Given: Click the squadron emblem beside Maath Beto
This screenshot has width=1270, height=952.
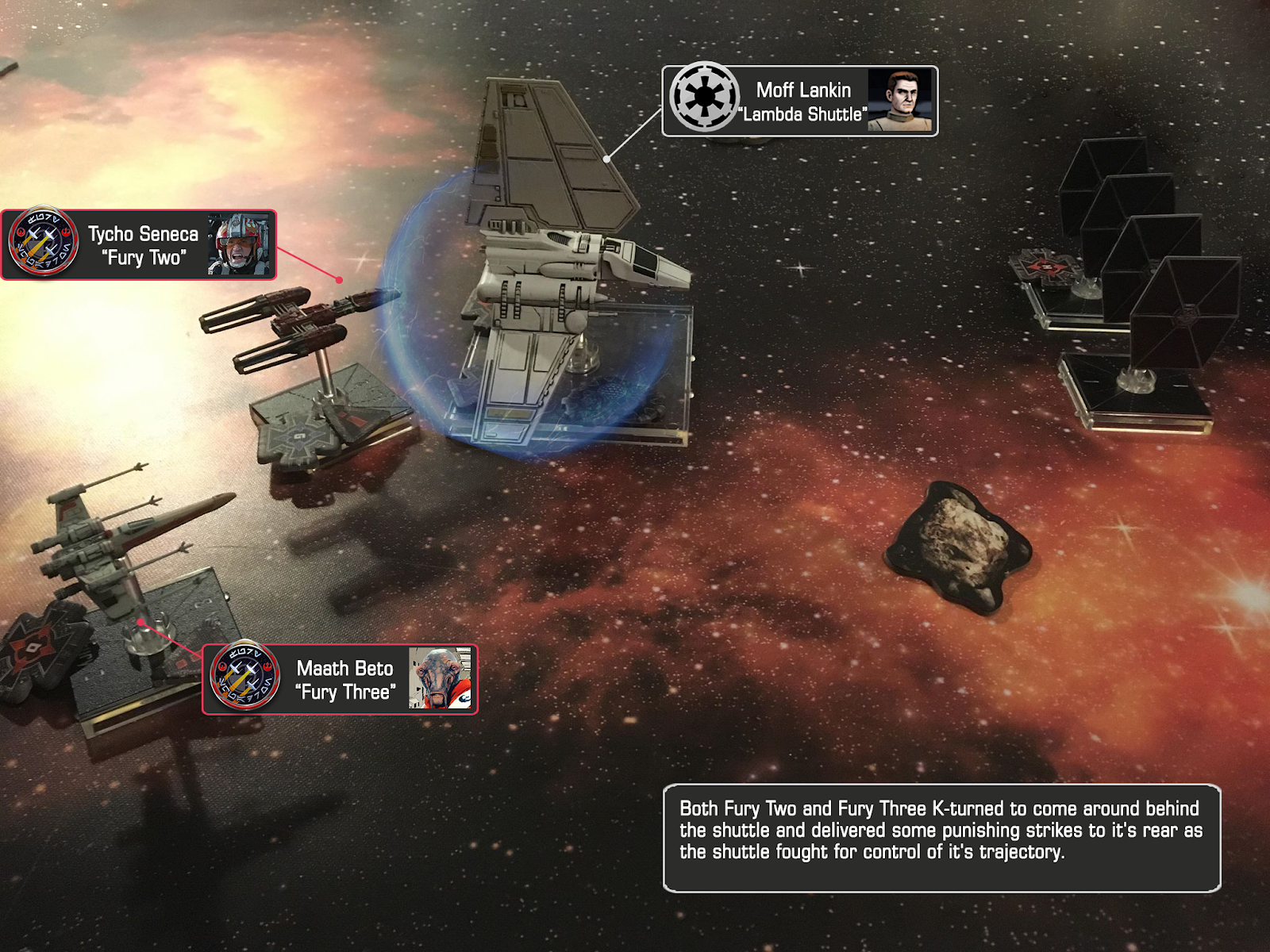Looking at the screenshot, I should (x=245, y=677).
